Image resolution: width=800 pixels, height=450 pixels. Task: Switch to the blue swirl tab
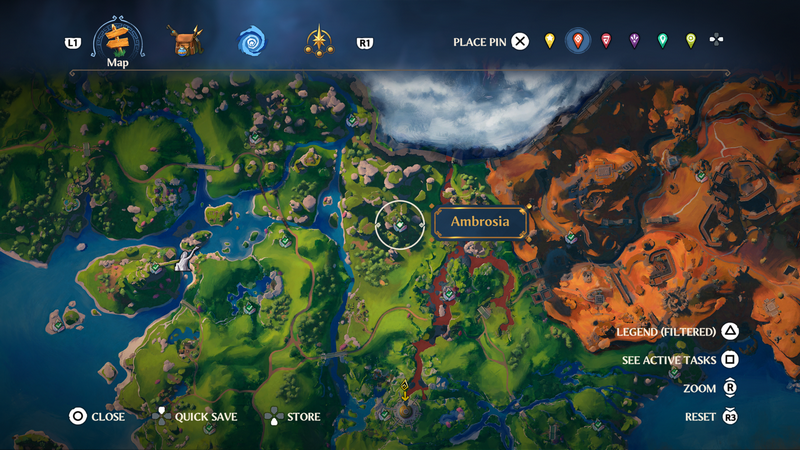[x=252, y=42]
